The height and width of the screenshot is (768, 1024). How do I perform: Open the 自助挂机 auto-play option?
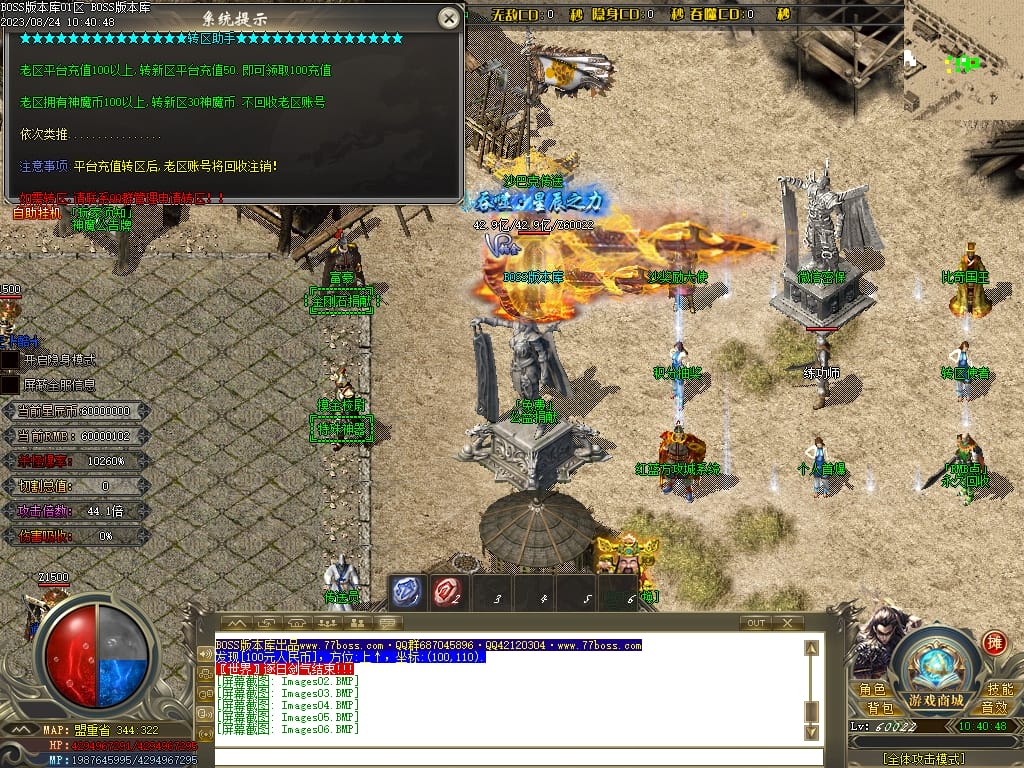(x=36, y=212)
